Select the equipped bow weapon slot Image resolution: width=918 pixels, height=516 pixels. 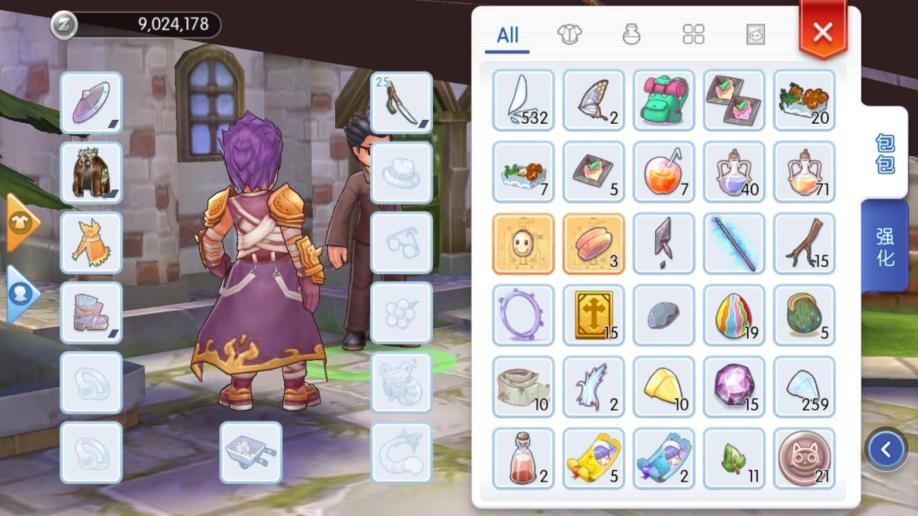401,101
